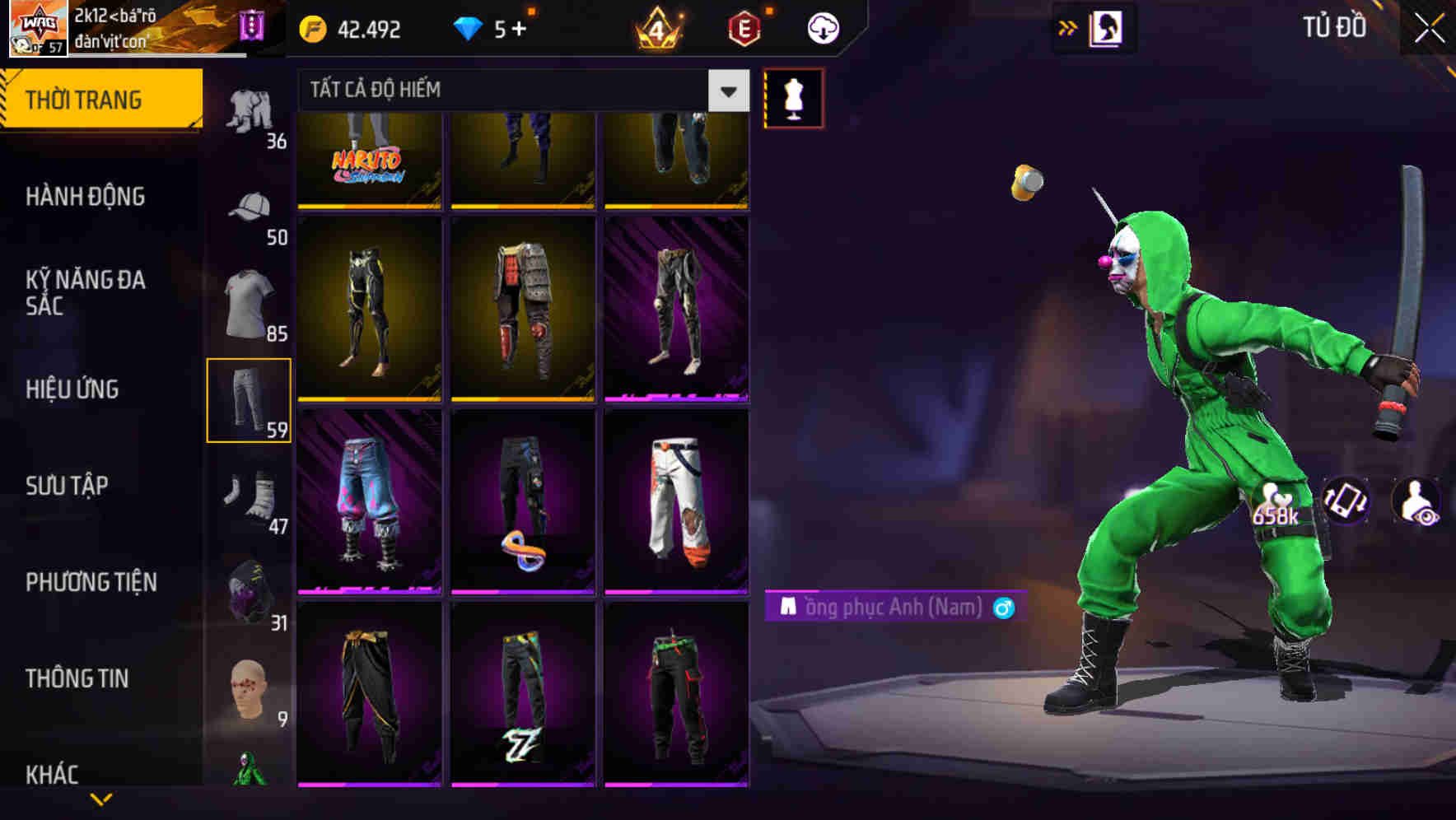Open the diamond currency icon
1456x820 pixels.
pos(469,27)
